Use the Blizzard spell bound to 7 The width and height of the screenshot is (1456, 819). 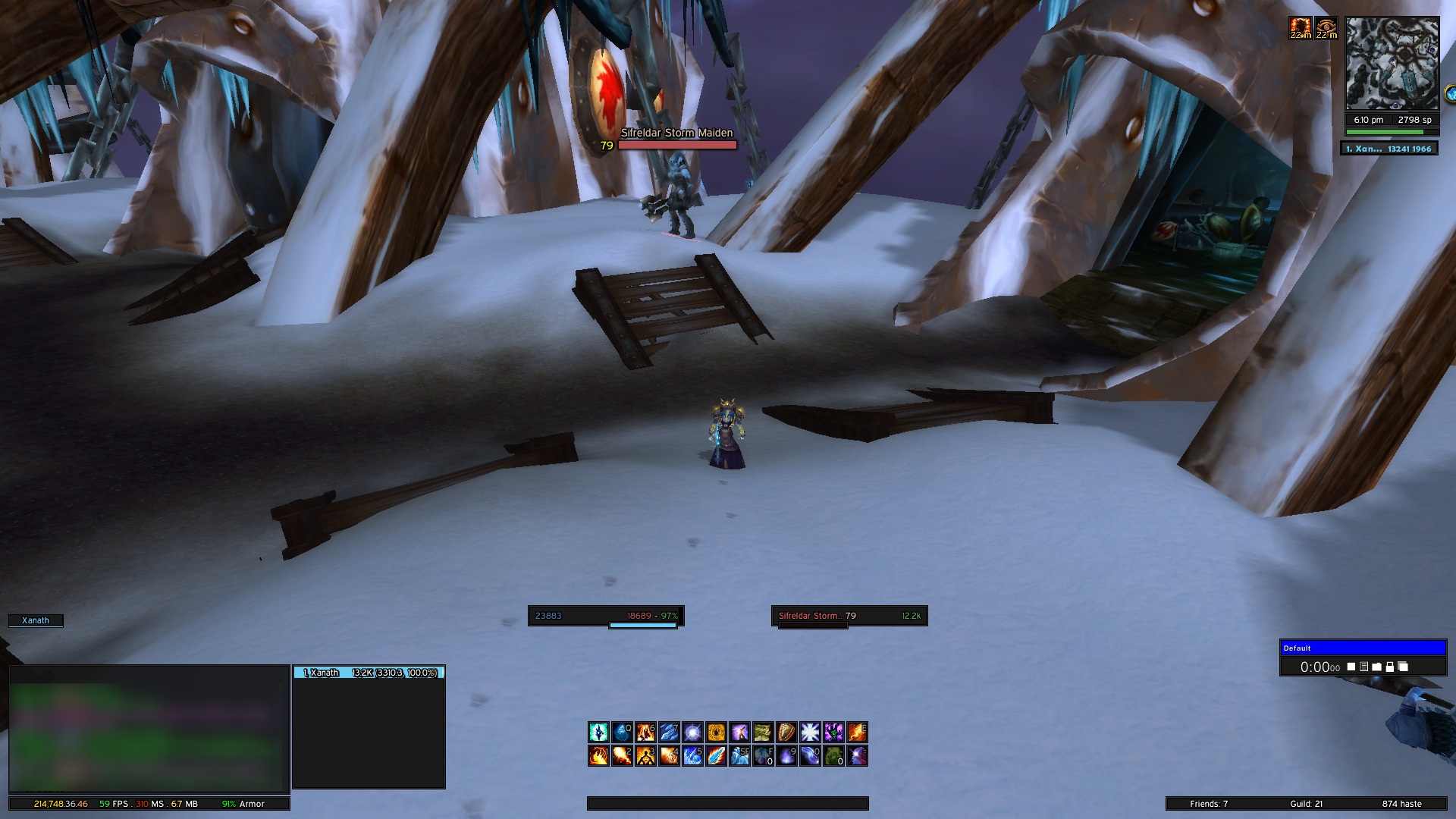[669, 732]
